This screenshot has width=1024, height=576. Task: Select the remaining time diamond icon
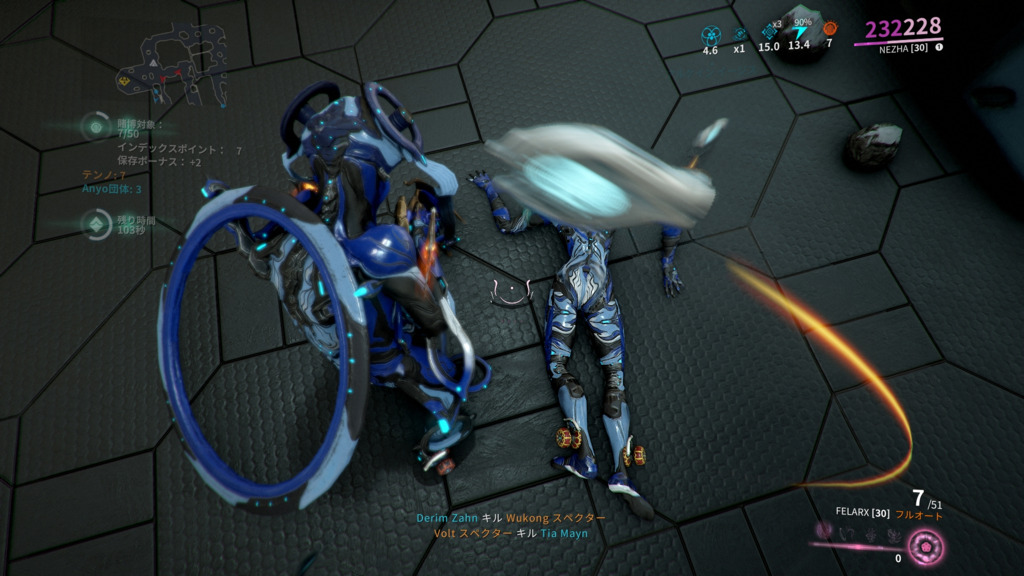click(x=96, y=224)
